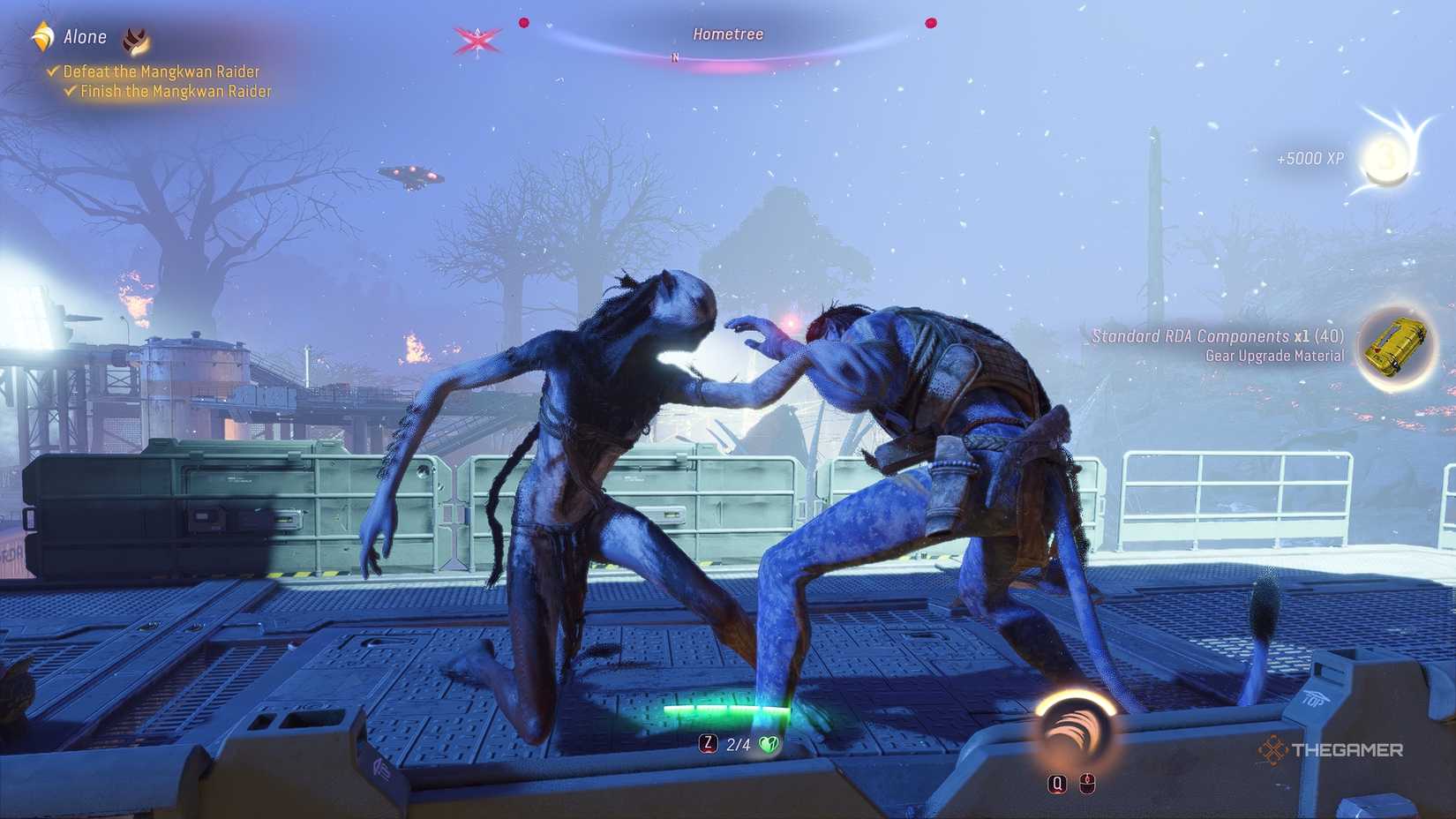Screen dimensions: 1456x819
Task: Toggle the Defeat the Mangkwan Raider checkmark
Action: (x=52, y=71)
